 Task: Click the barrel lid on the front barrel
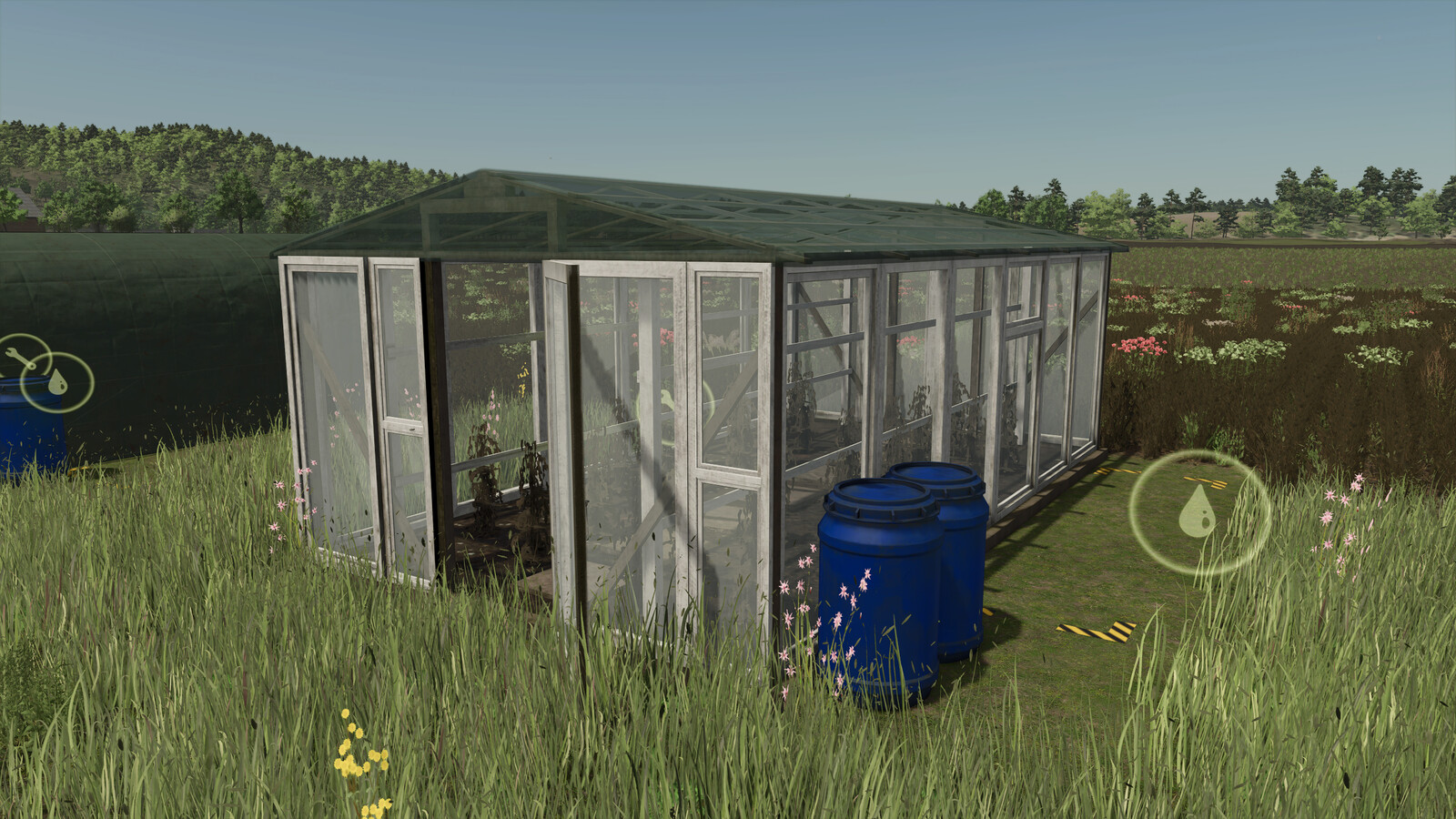[x=878, y=496]
